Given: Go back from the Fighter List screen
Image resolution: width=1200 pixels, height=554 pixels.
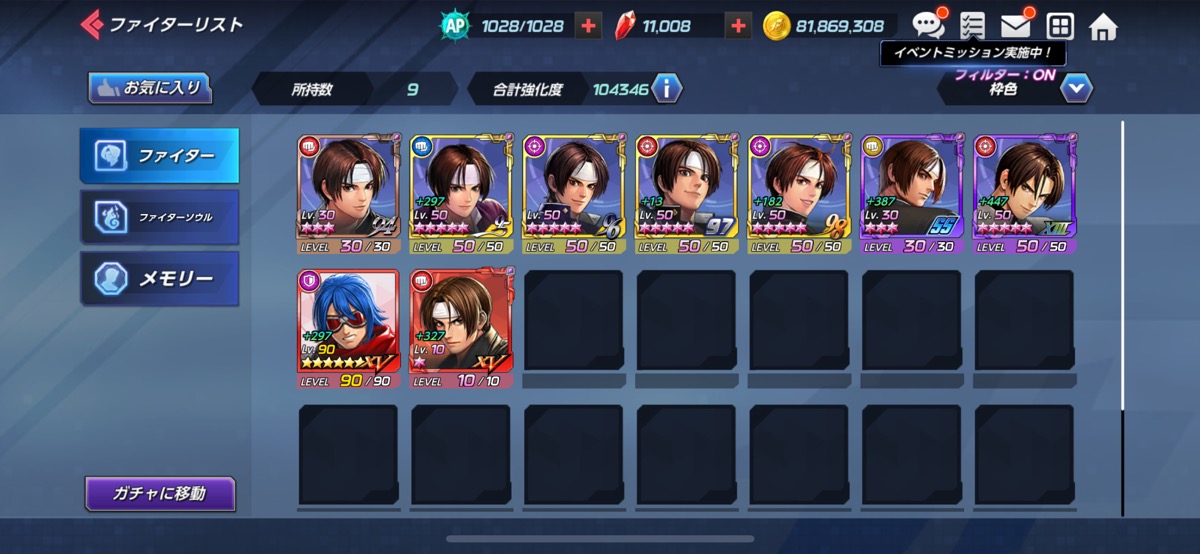Looking at the screenshot, I should tap(93, 24).
